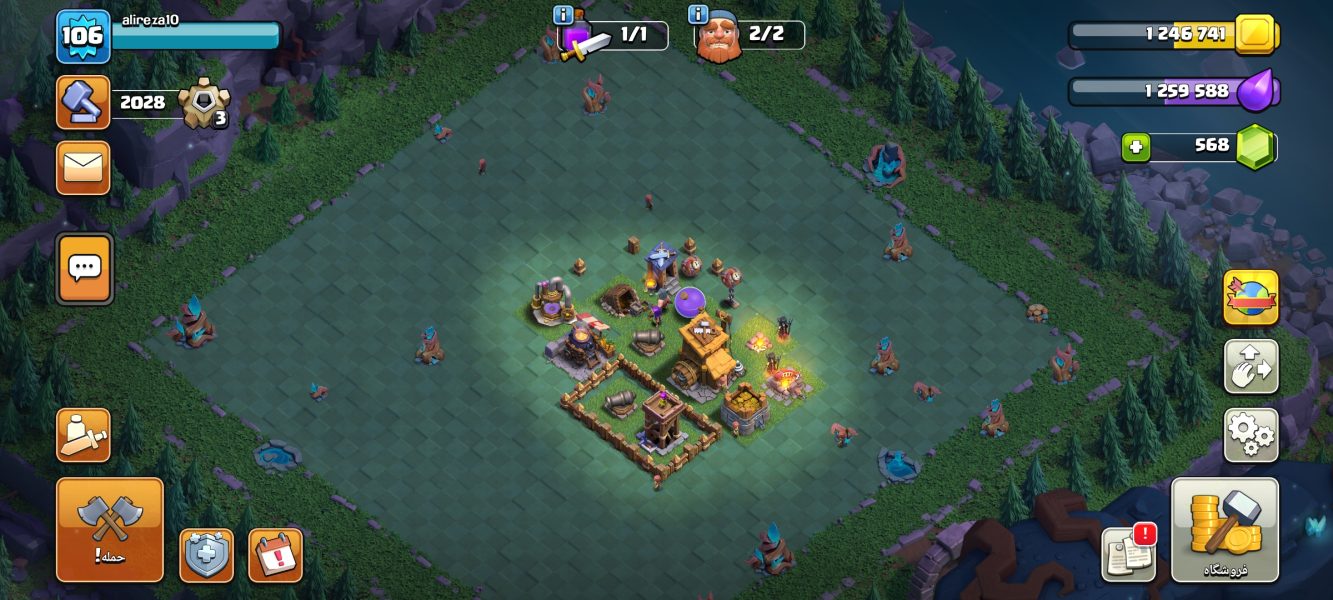Open the Builder Base trophy hammer icon
Image resolution: width=1333 pixels, height=600 pixels.
[x=83, y=102]
